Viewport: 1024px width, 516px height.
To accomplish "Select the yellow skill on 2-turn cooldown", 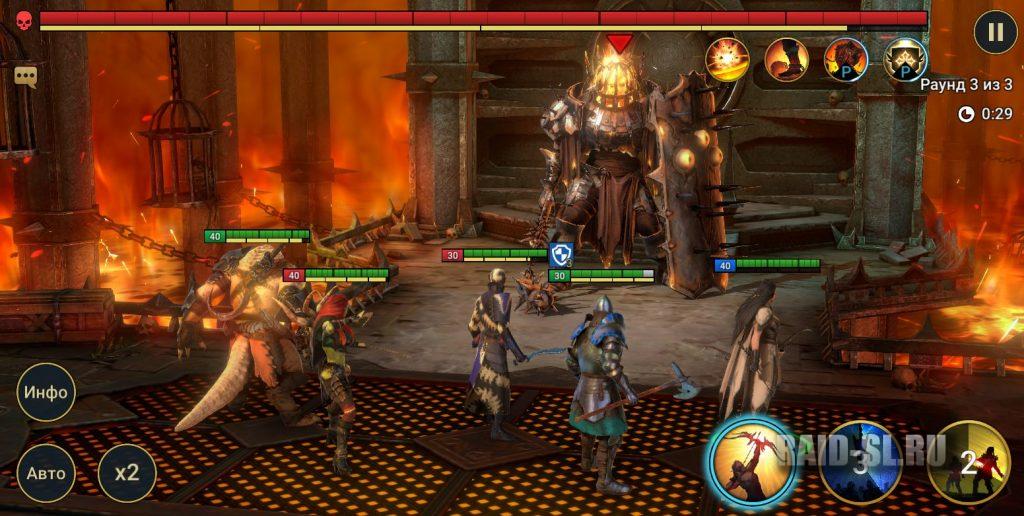I will 968,462.
